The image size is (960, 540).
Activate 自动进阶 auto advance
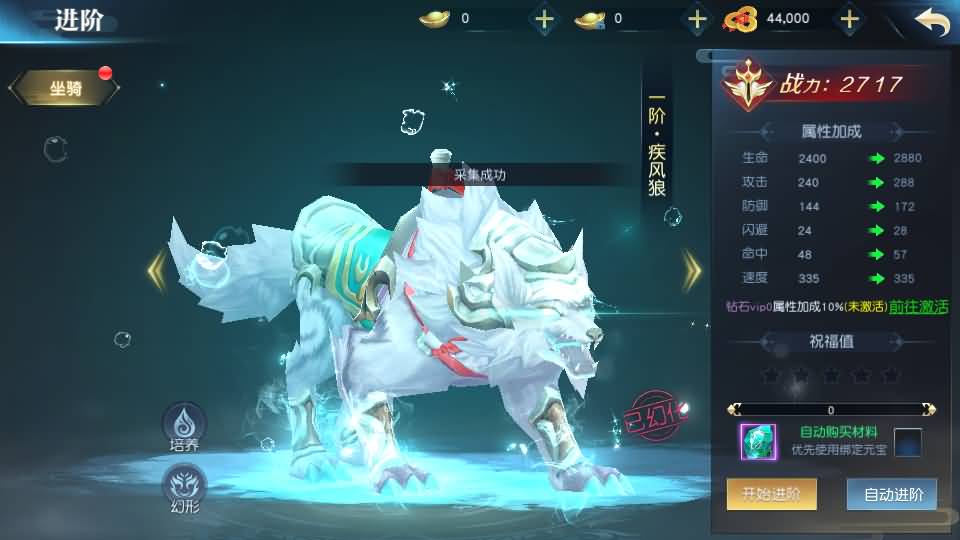(891, 494)
